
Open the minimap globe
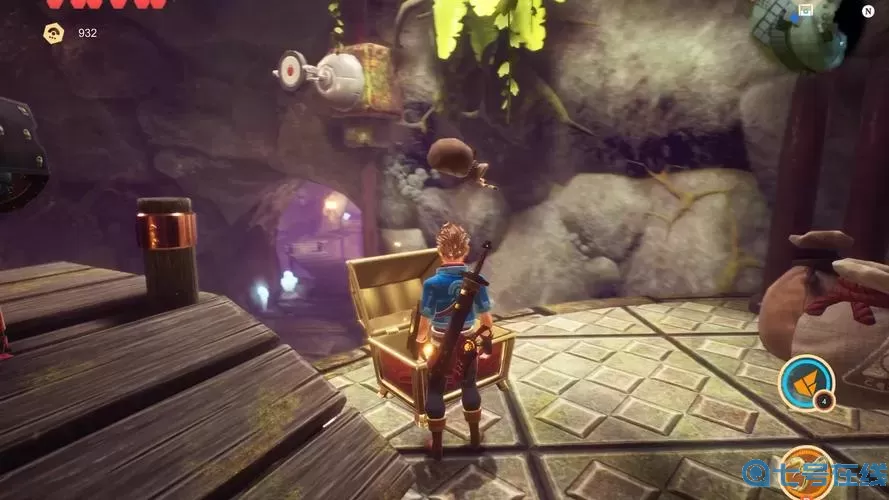(x=798, y=33)
